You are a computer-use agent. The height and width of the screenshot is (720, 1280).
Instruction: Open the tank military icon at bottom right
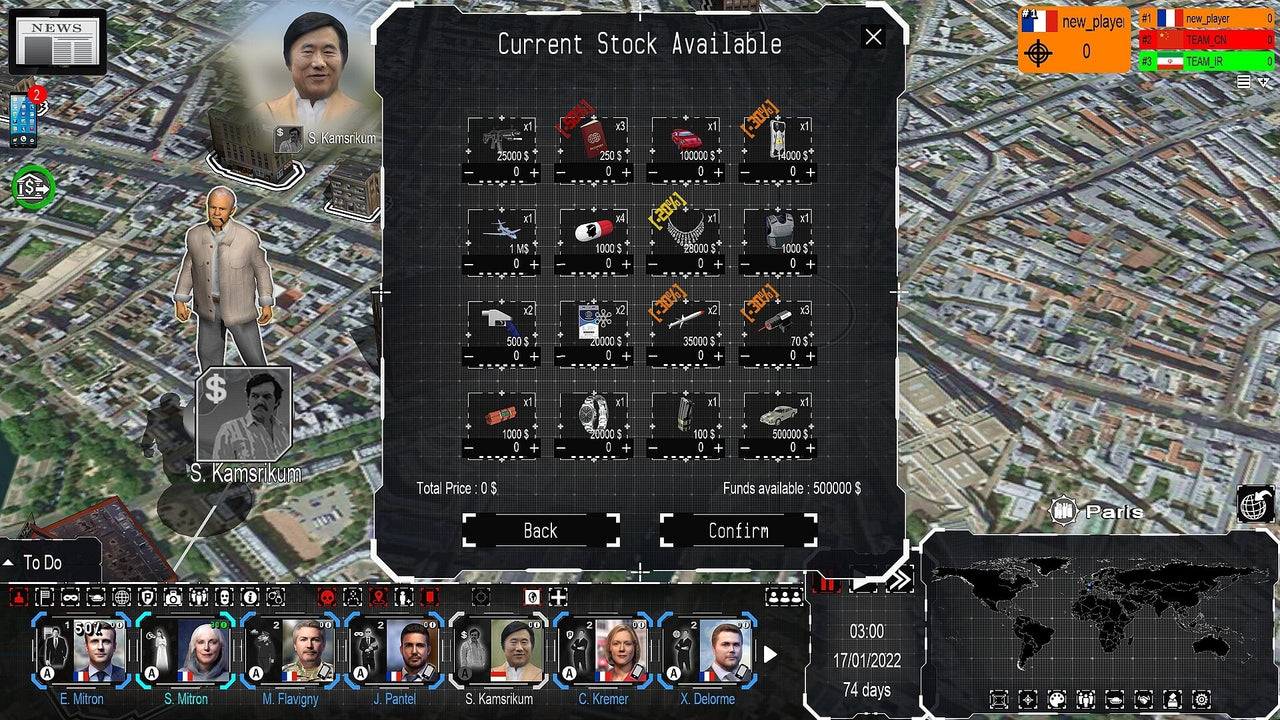(x=1114, y=698)
